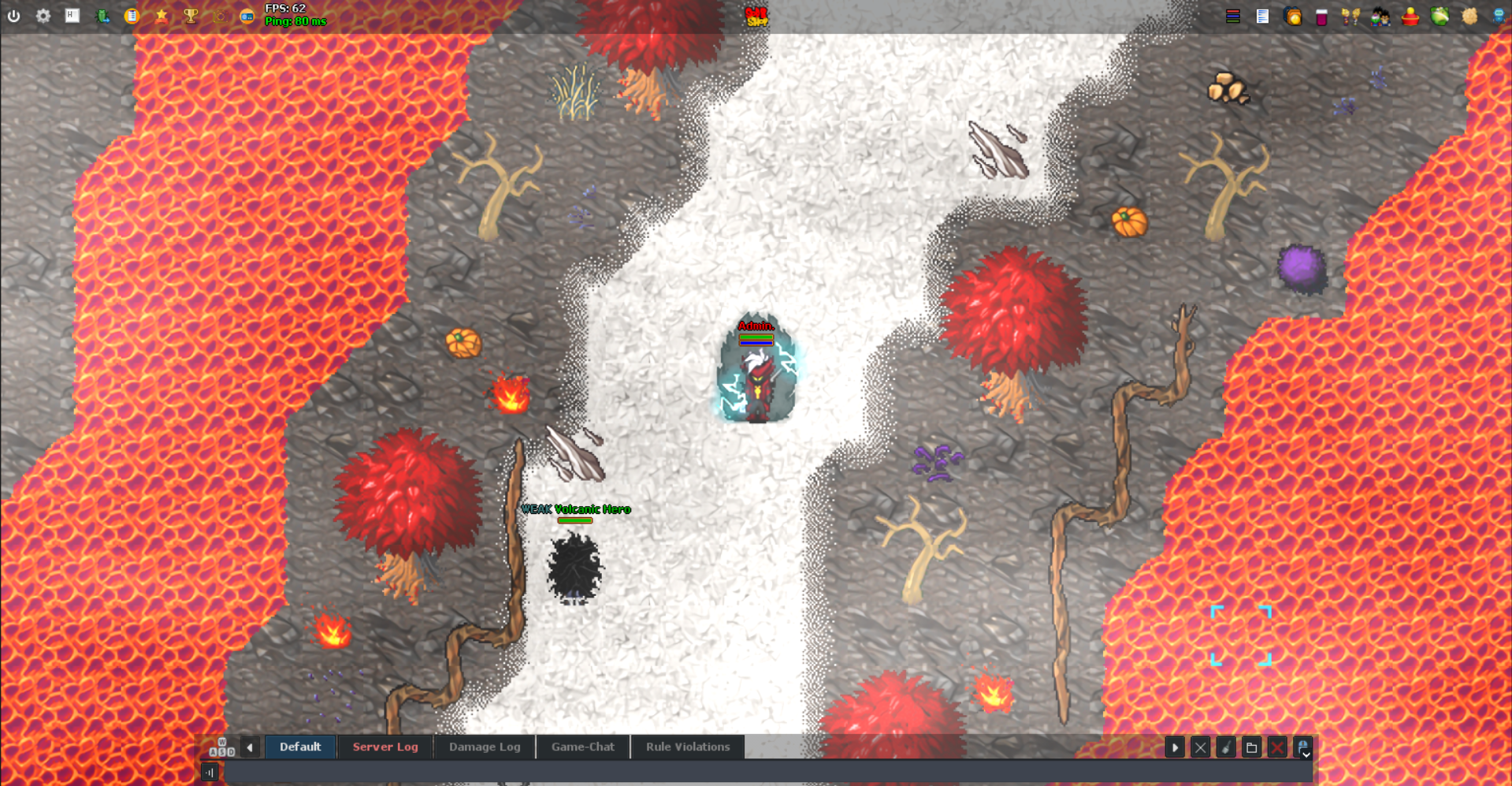Click the star ranking icon

point(162,16)
